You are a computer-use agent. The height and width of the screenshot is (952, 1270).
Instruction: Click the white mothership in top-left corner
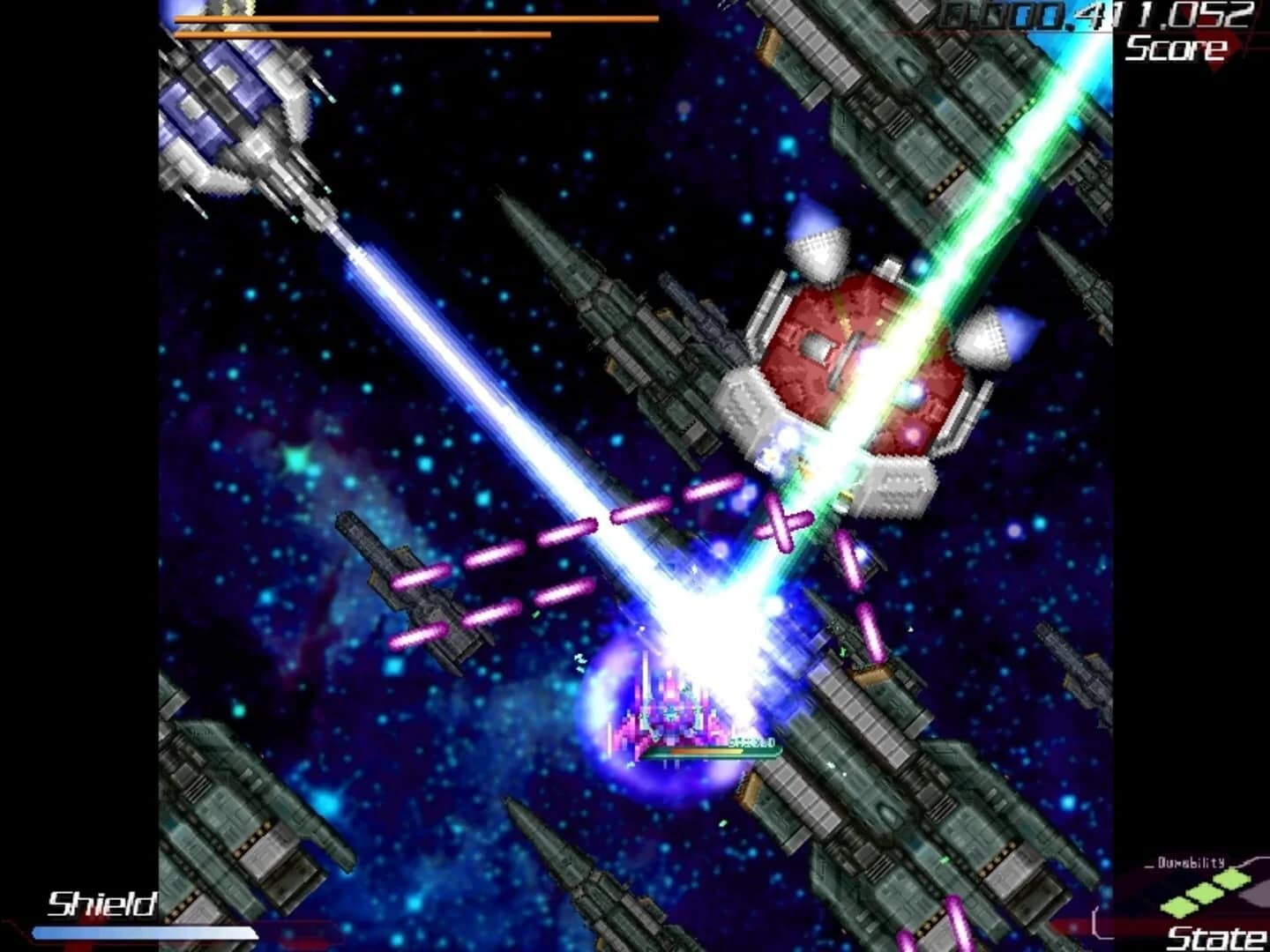coord(234,115)
